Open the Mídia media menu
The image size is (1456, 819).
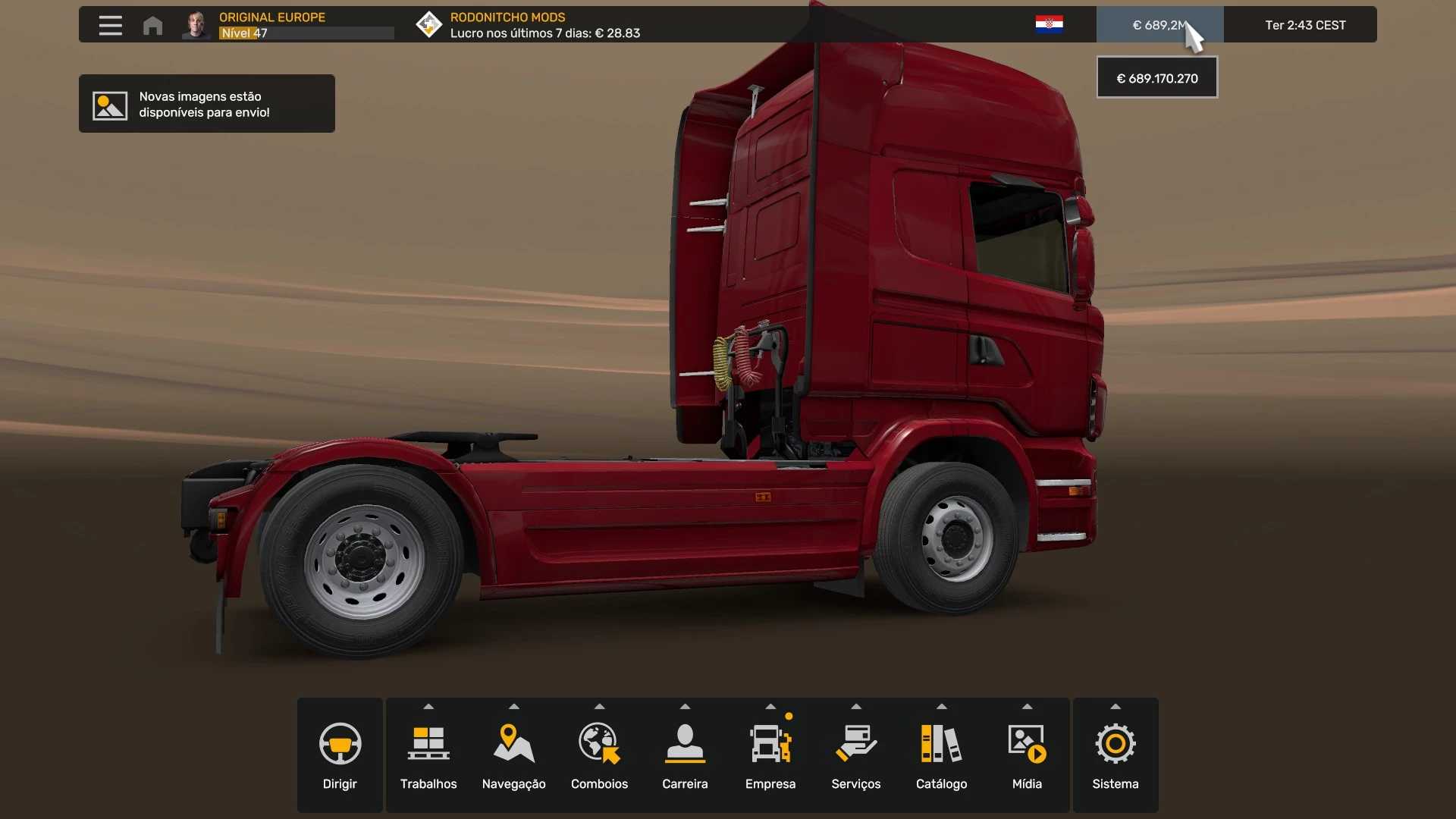pos(1027,755)
